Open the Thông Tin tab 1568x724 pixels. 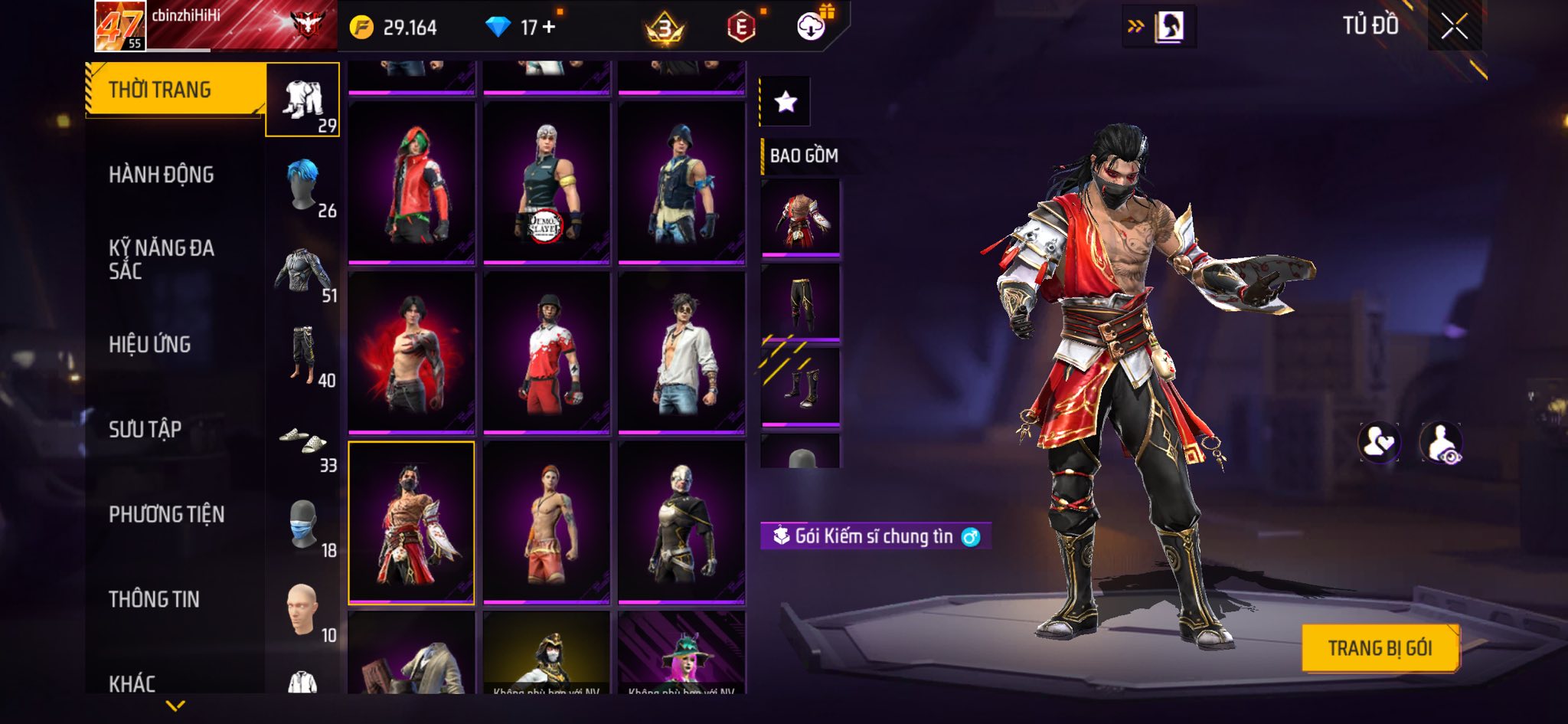[x=154, y=599]
